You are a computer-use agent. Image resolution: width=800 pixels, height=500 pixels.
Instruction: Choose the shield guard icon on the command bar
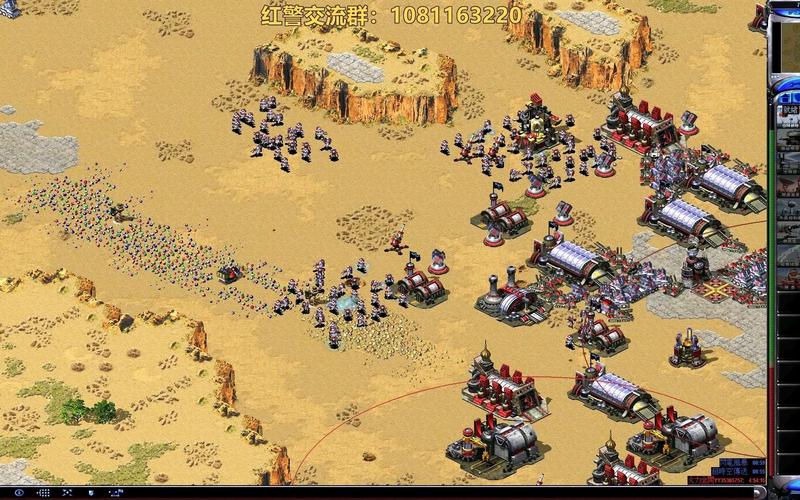tap(91, 492)
